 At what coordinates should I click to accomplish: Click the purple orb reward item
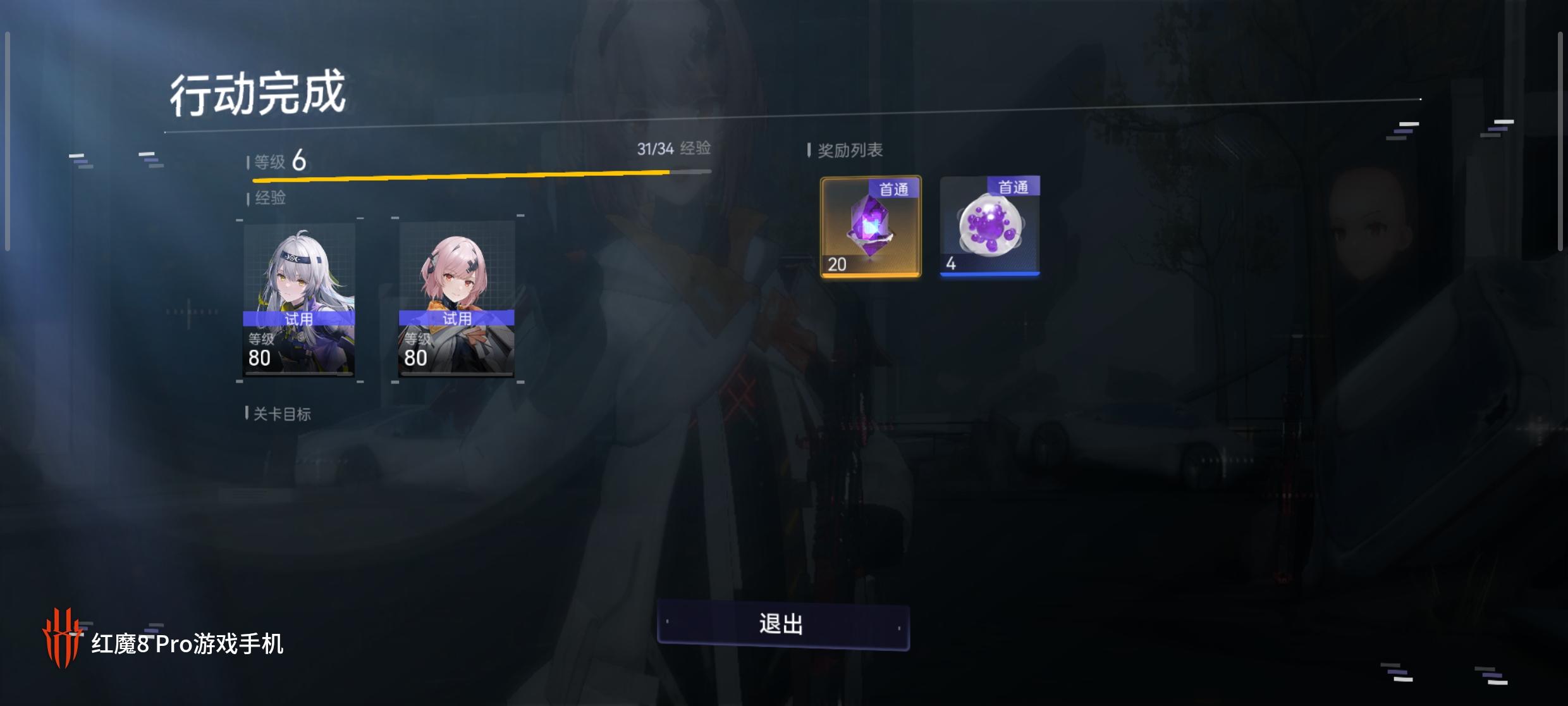click(x=988, y=231)
